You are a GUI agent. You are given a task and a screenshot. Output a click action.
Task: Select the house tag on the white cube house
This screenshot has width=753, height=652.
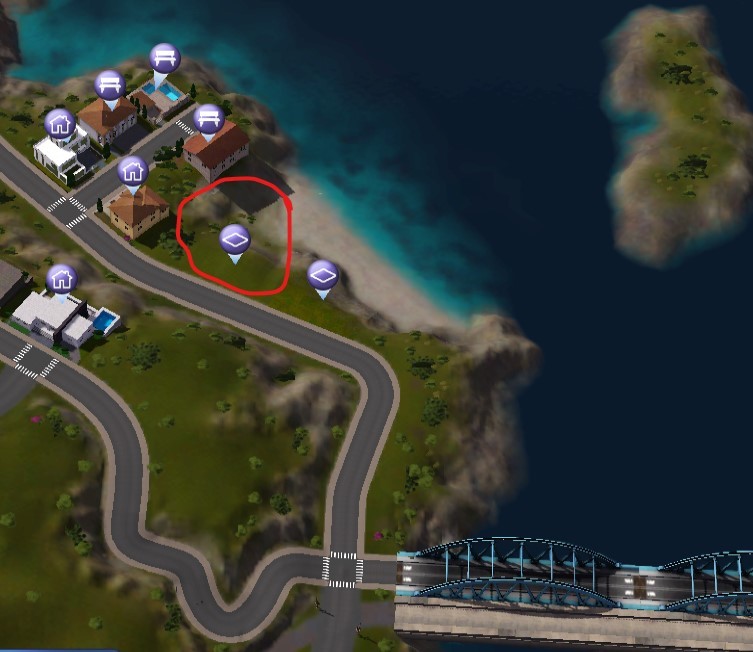click(x=60, y=124)
